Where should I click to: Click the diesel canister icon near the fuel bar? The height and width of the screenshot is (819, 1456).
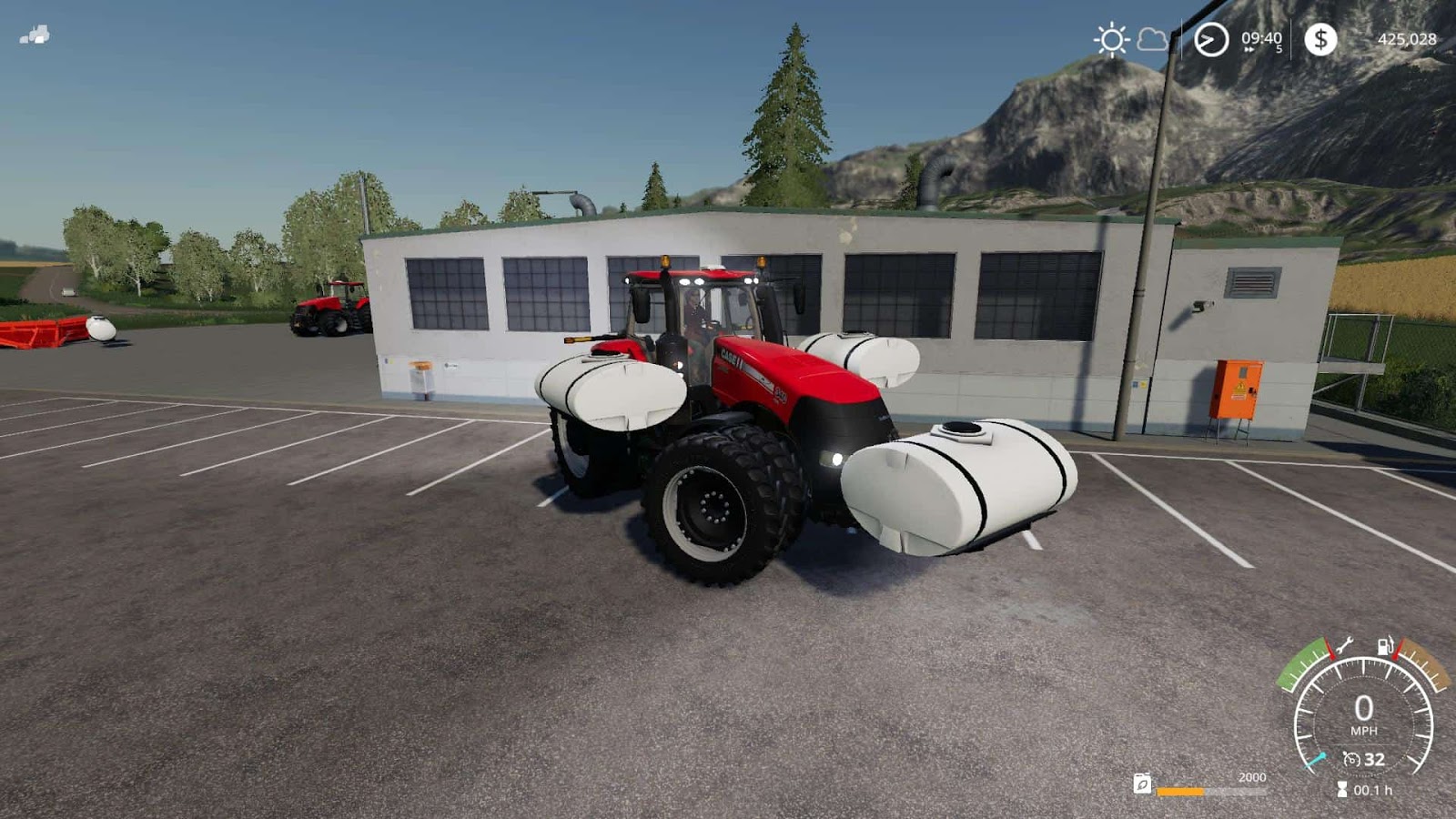click(1142, 785)
